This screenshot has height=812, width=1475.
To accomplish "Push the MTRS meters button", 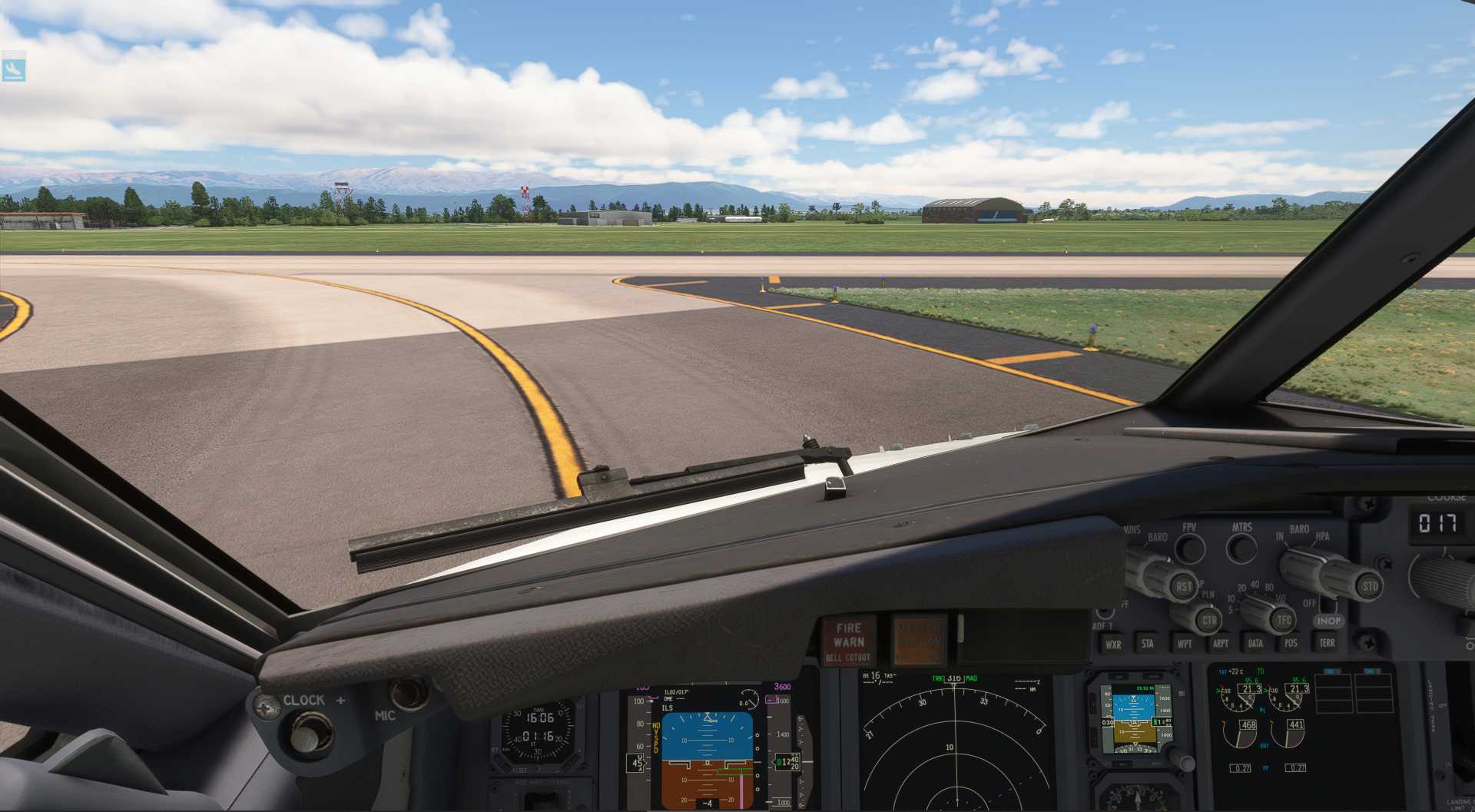I will pos(1241,549).
